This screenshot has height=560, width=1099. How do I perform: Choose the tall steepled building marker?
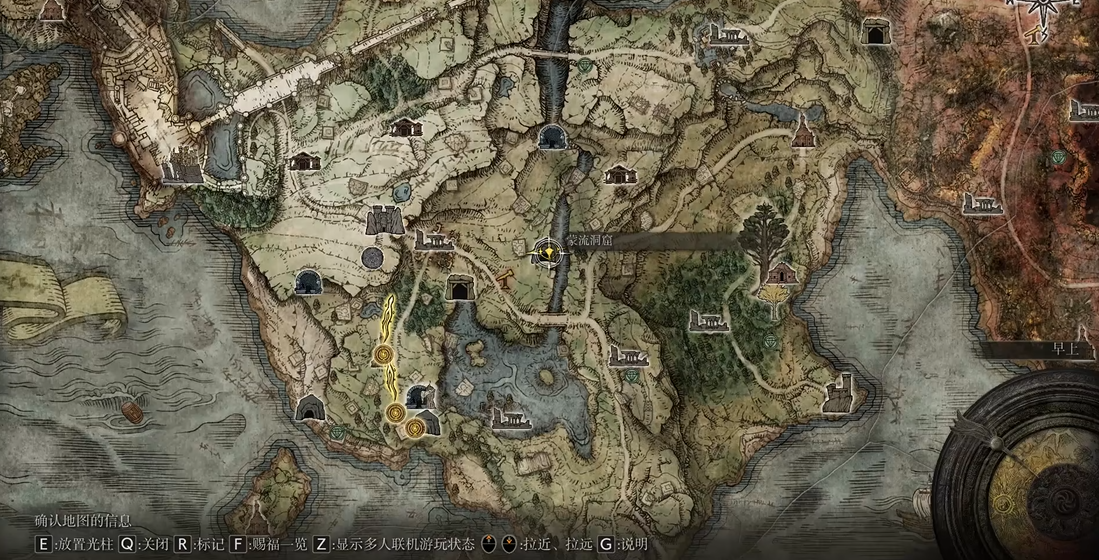point(802,131)
